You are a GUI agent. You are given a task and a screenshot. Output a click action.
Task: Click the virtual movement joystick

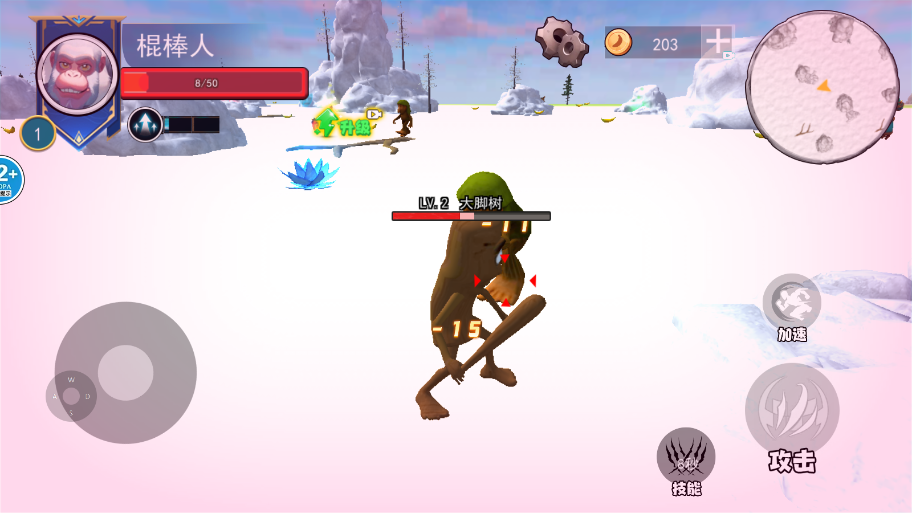click(x=125, y=373)
